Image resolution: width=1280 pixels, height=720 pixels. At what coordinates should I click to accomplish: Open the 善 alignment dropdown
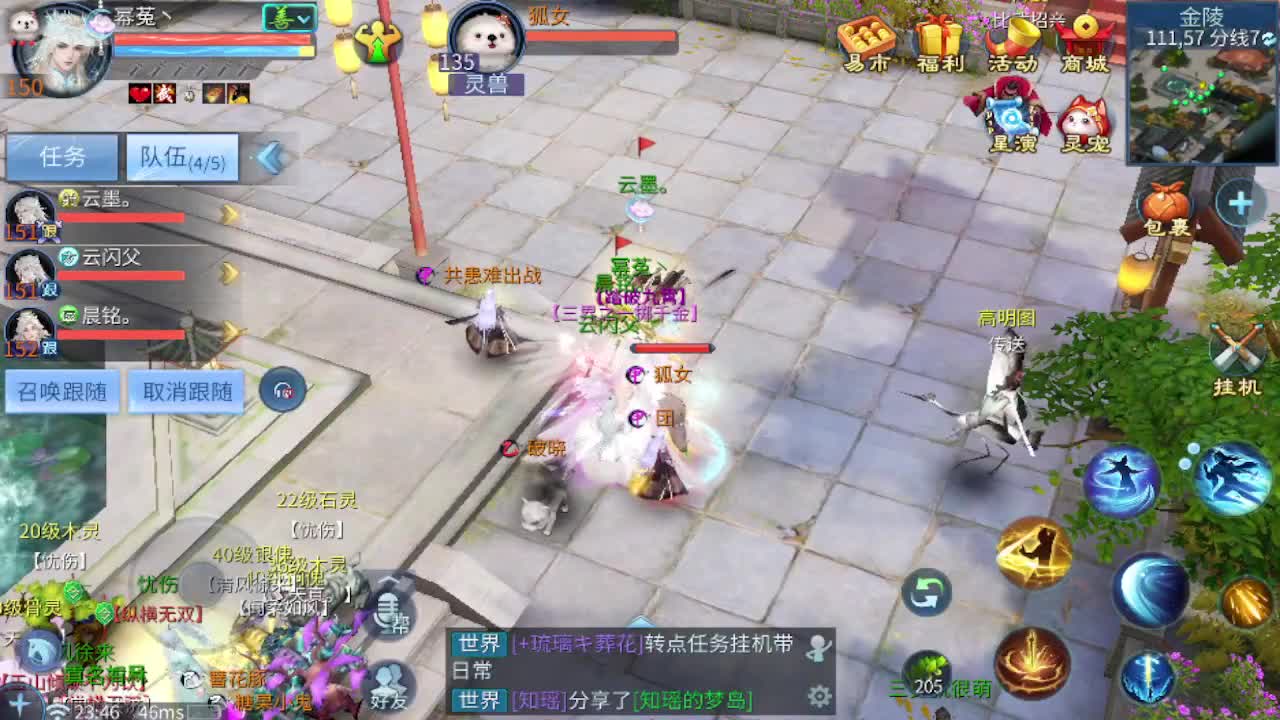coord(287,17)
